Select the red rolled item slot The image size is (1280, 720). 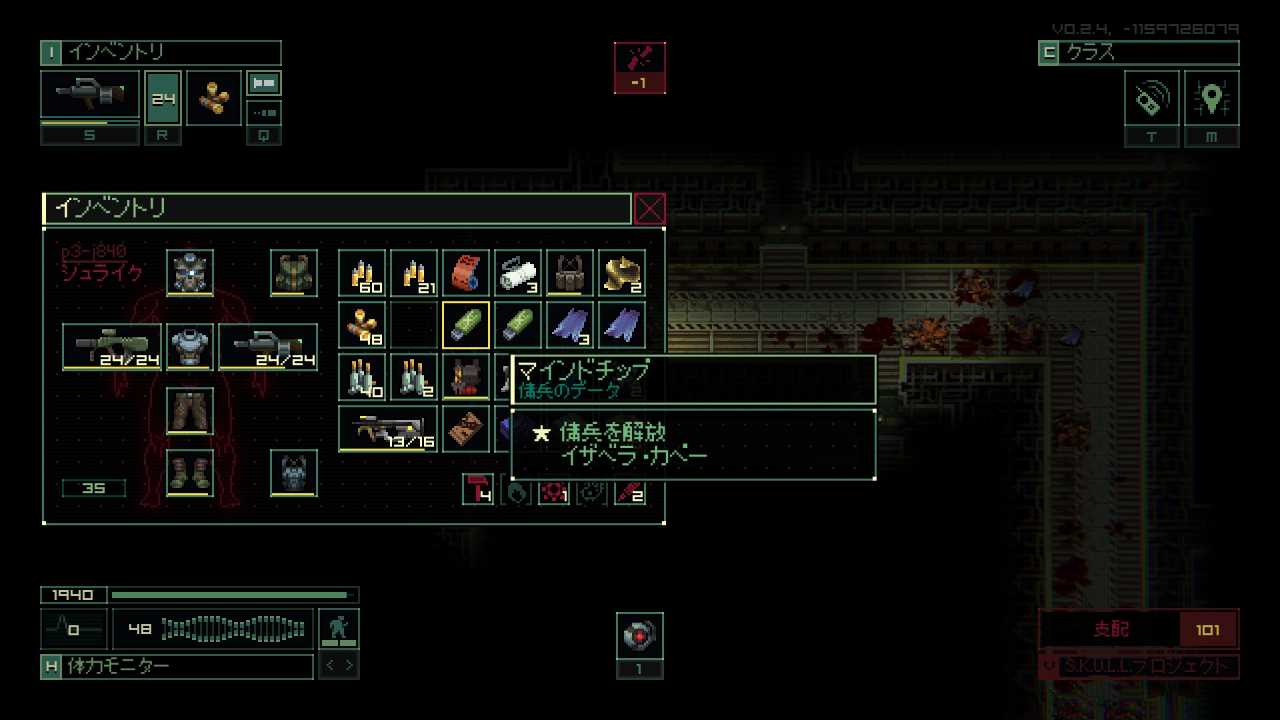(466, 273)
